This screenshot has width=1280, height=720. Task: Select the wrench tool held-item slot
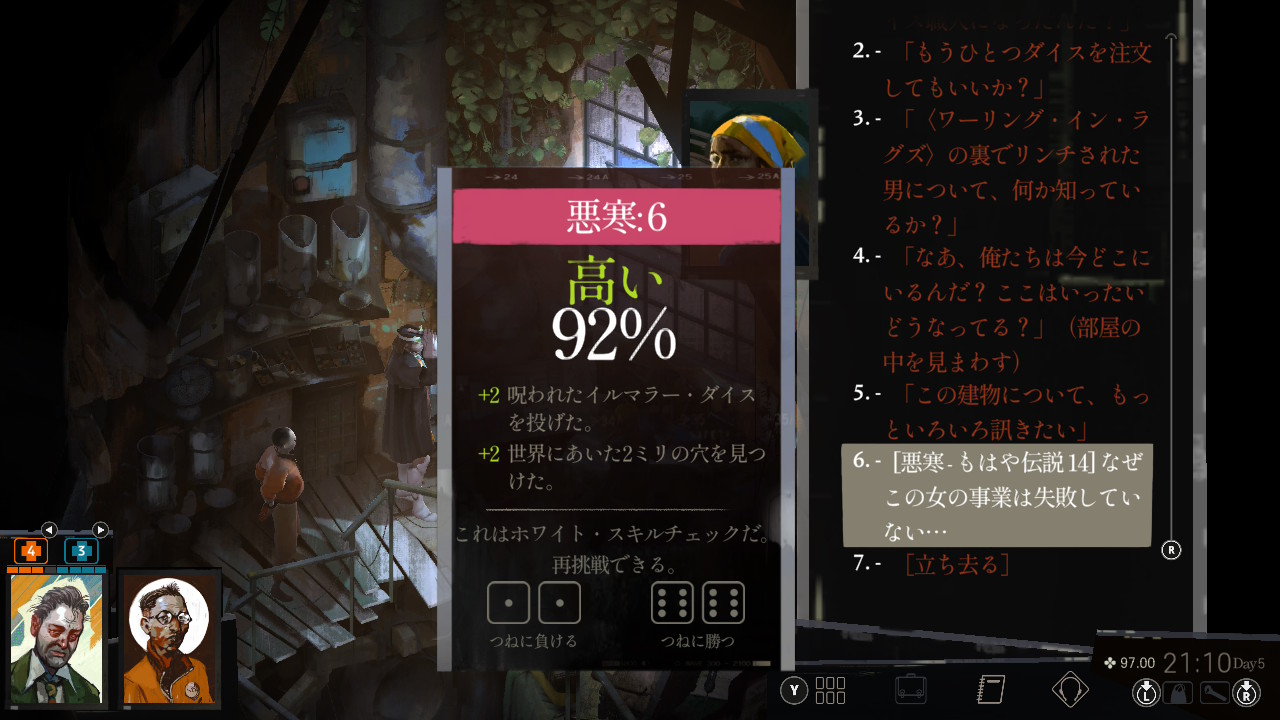click(1214, 691)
